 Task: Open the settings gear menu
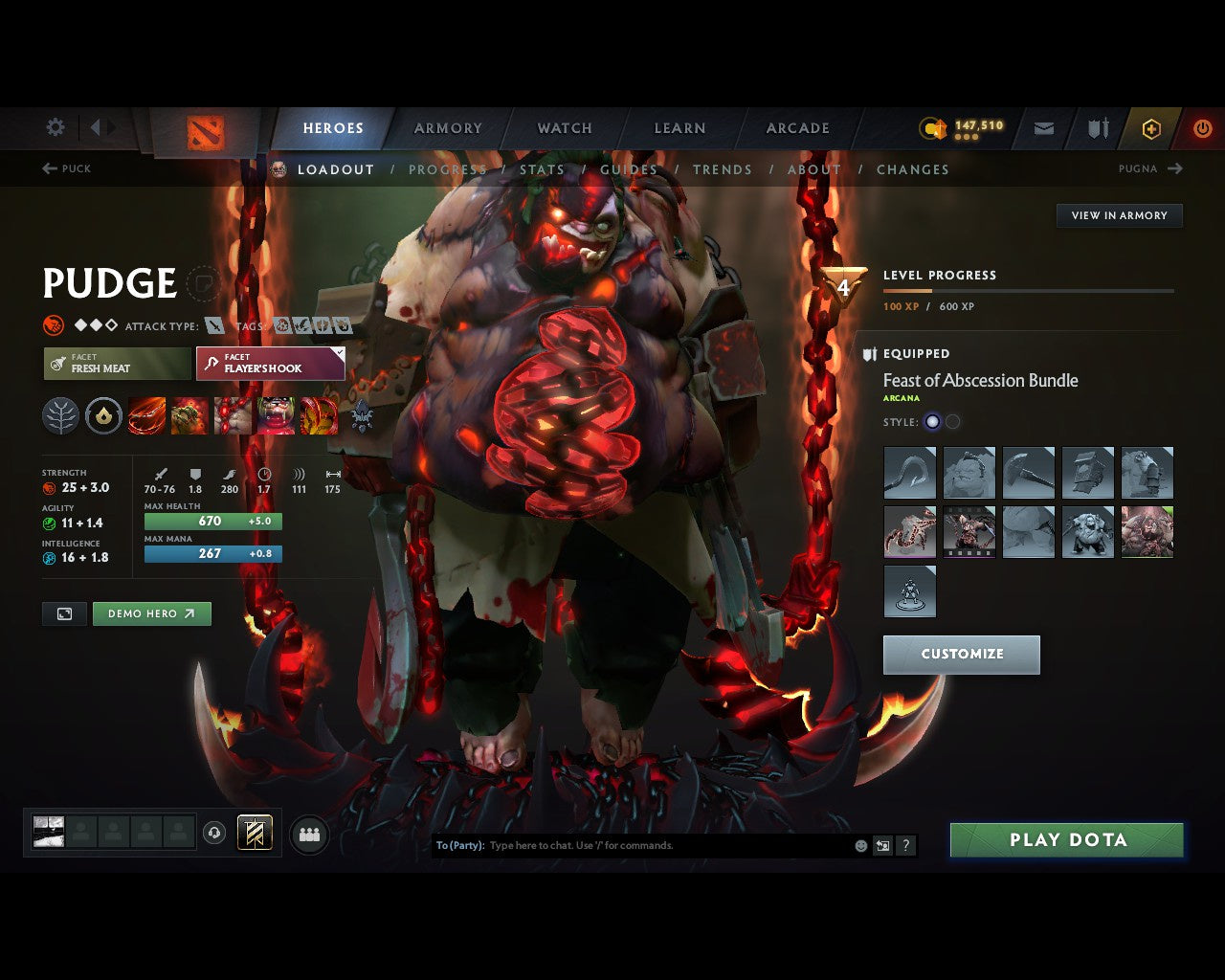(x=56, y=127)
